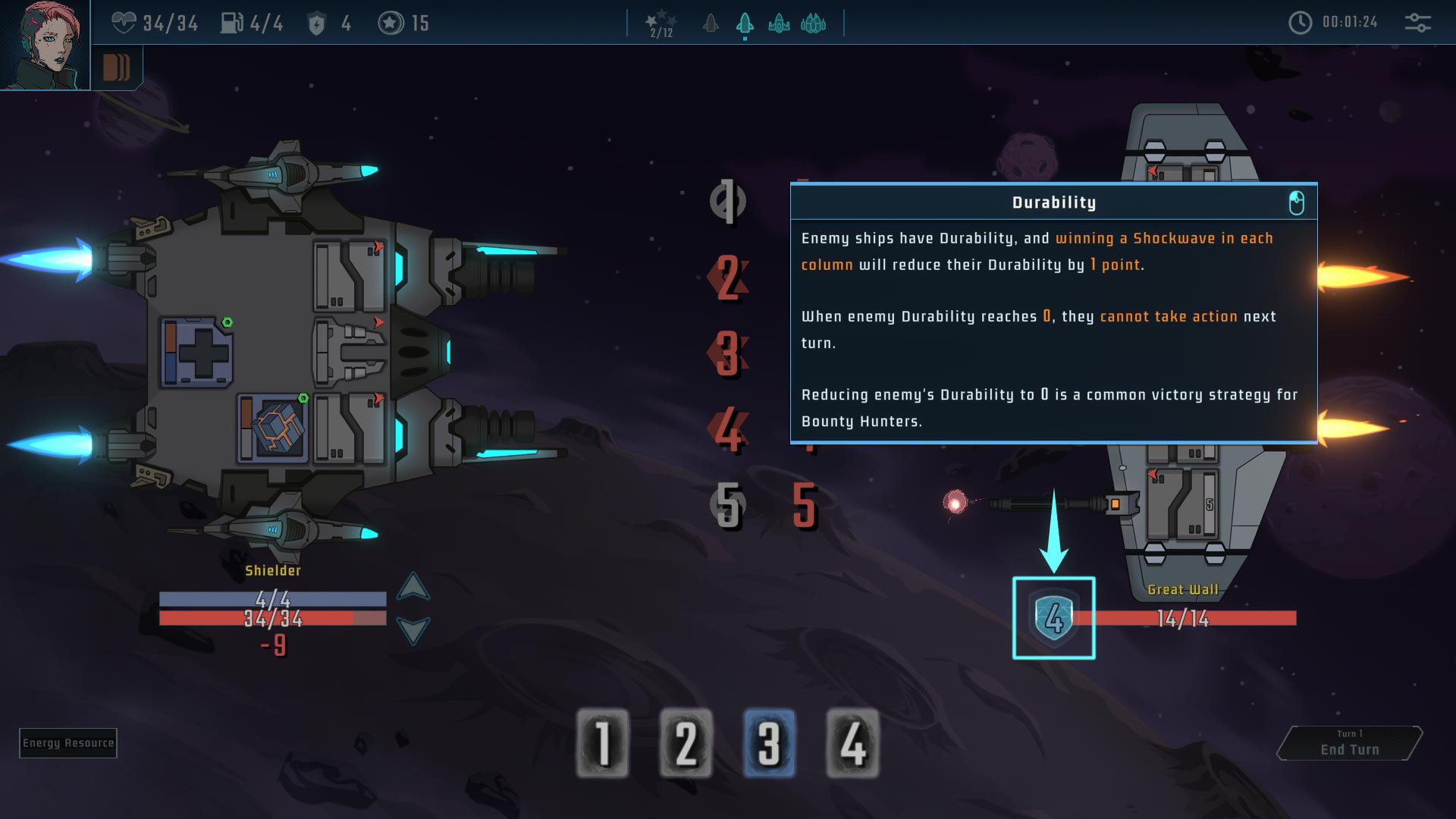Select the cube generator ship module
The height and width of the screenshot is (819, 1456).
[271, 428]
